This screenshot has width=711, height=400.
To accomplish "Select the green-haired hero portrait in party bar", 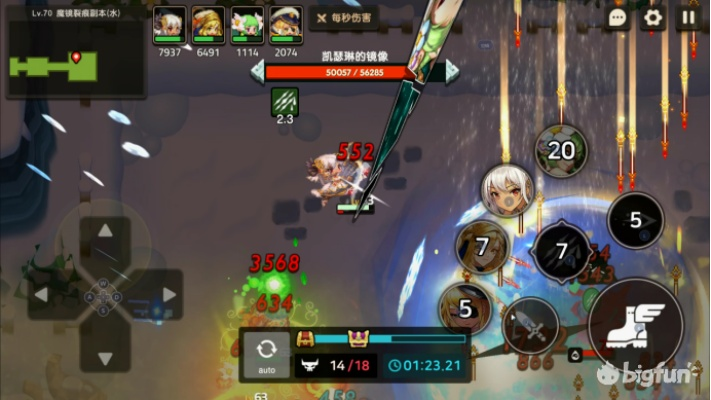I will [247, 25].
